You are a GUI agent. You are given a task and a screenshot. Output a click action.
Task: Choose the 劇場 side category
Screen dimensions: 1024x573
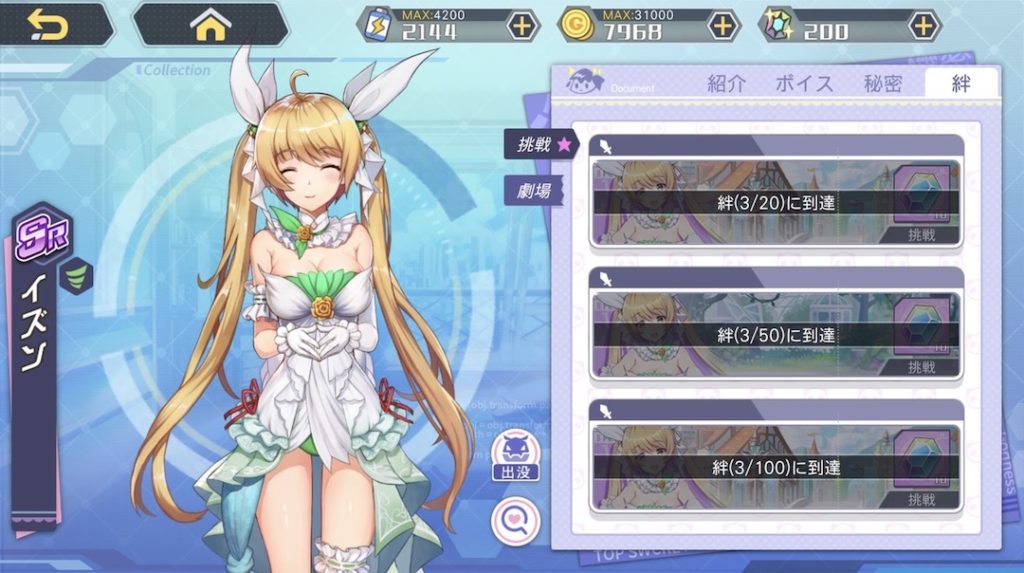[x=535, y=190]
